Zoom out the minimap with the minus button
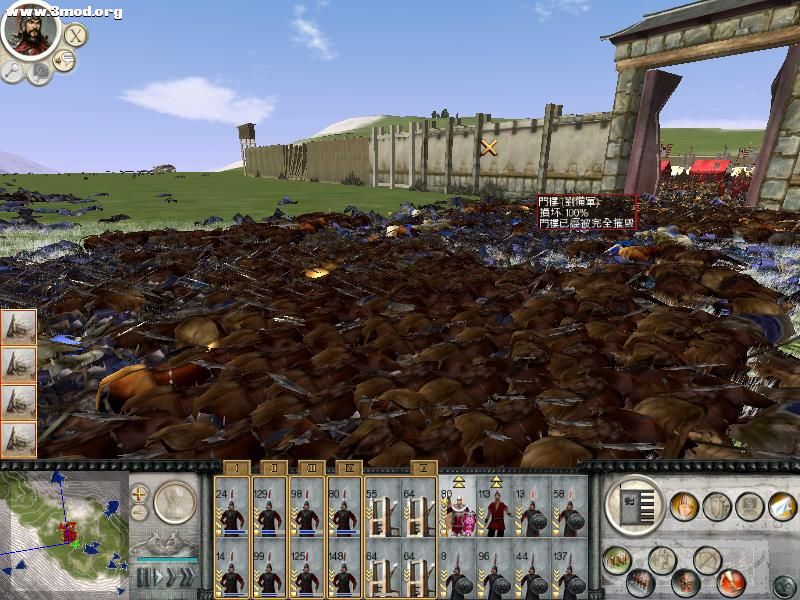This screenshot has width=800, height=600. (x=139, y=513)
